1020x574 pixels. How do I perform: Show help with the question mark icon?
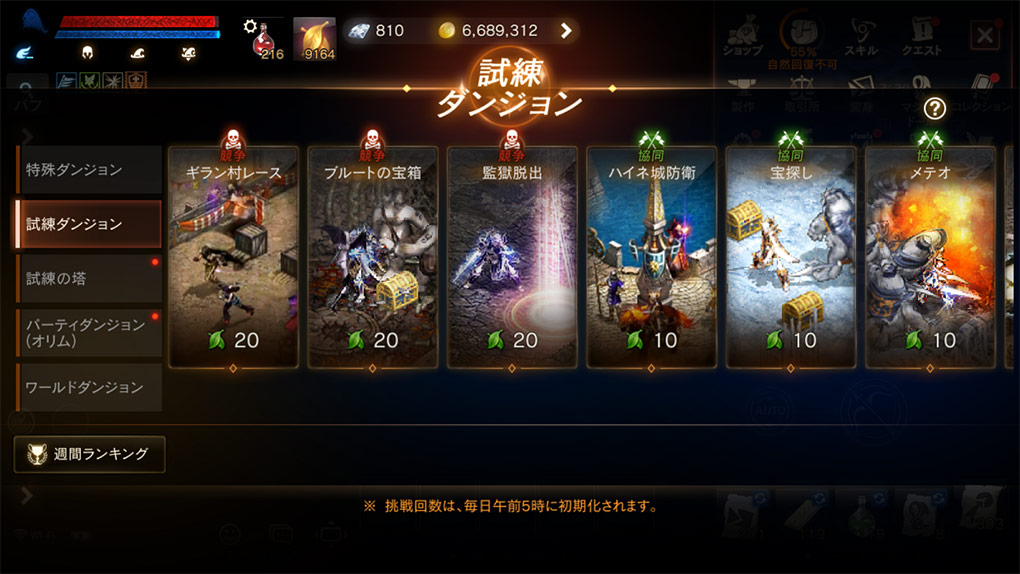[934, 109]
